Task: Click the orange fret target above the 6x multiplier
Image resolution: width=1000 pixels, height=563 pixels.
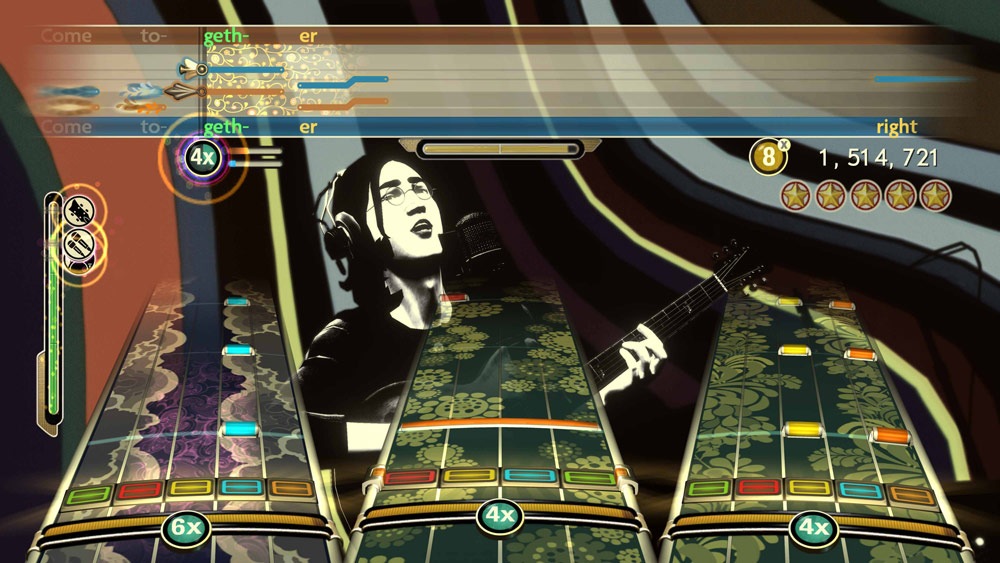Action: 291,489
